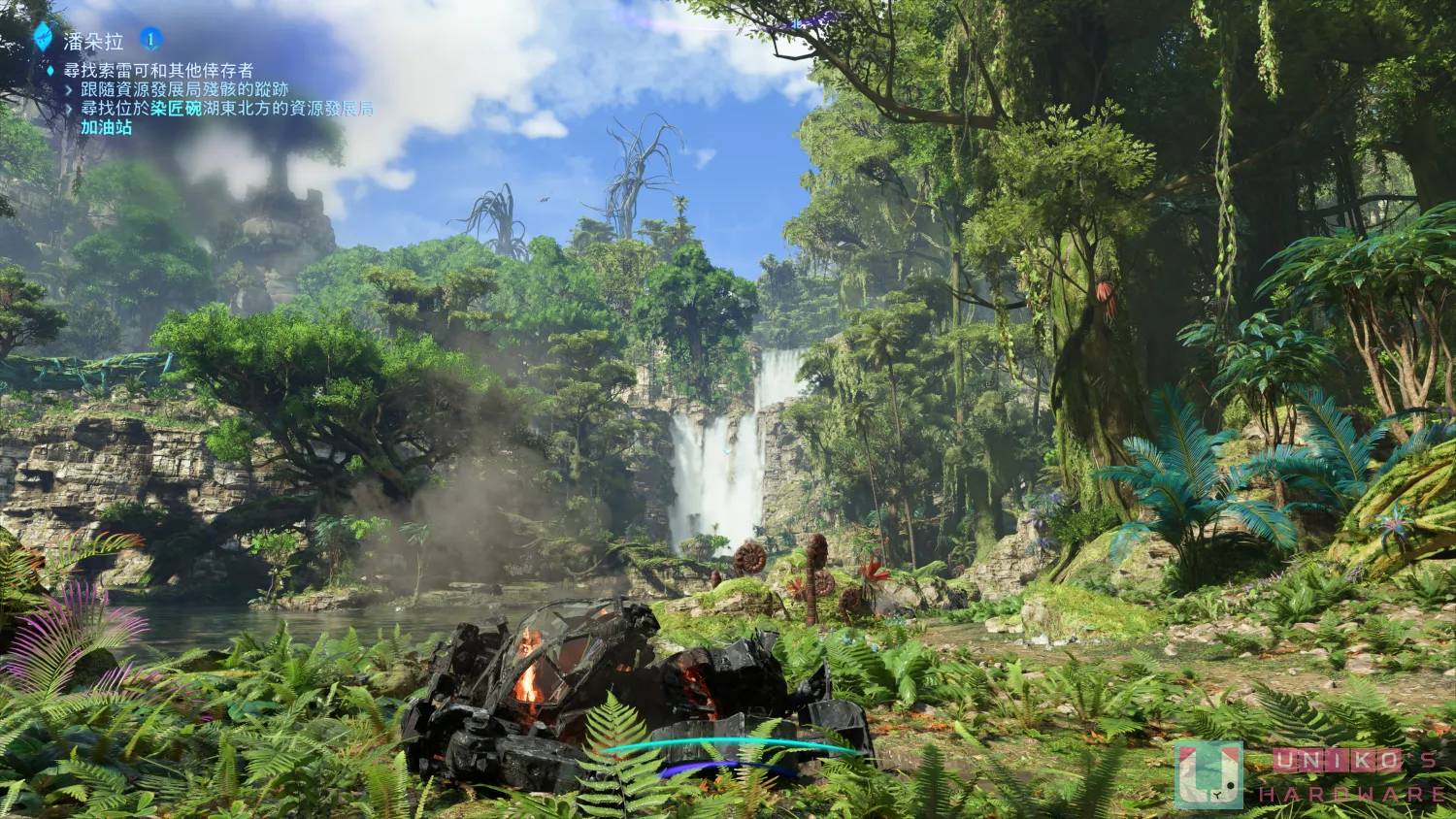Screen dimensions: 1456x819
Task: Click the number 1 quest level badge
Action: [x=150, y=39]
